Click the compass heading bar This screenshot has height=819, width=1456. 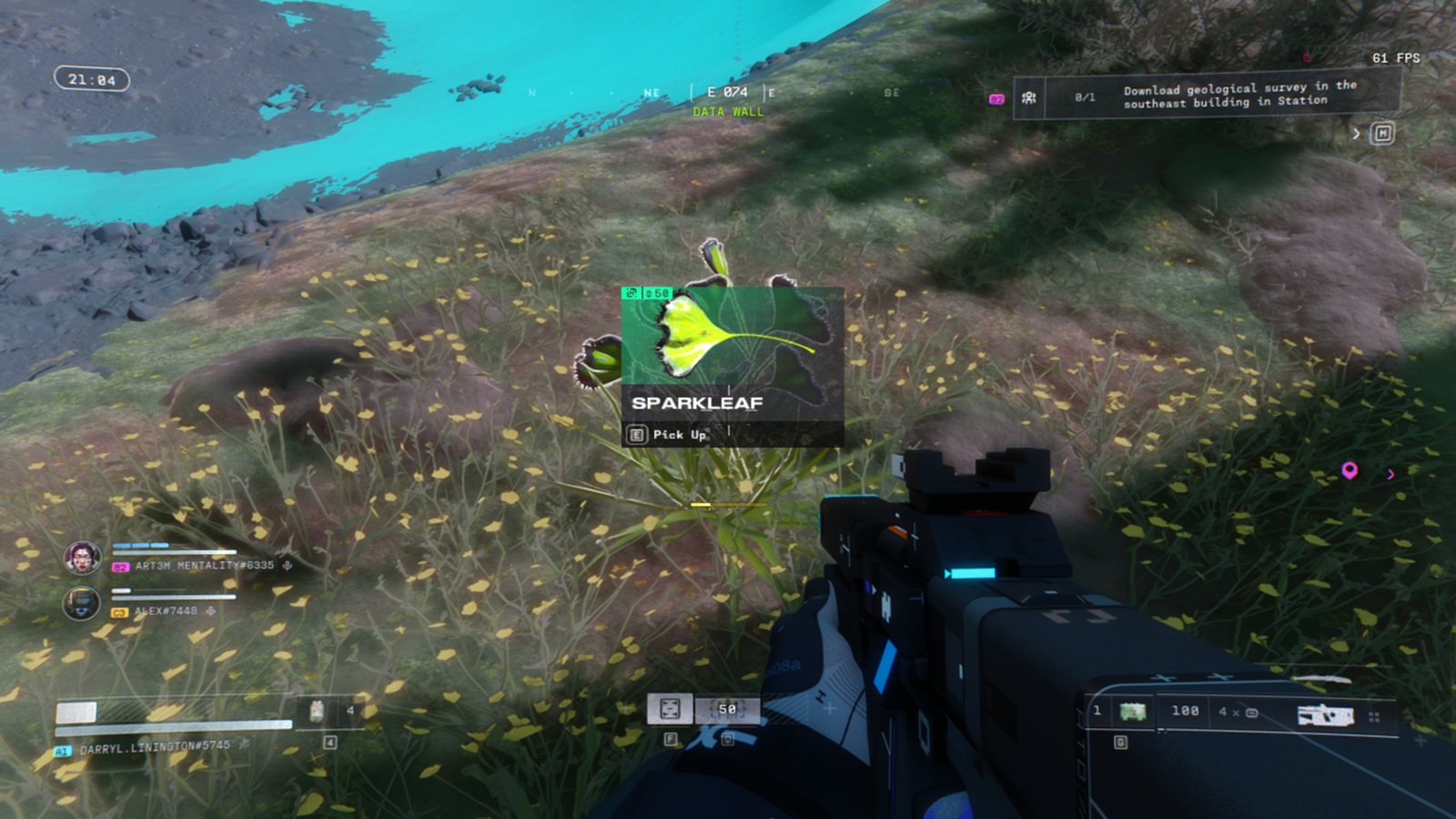point(728,93)
